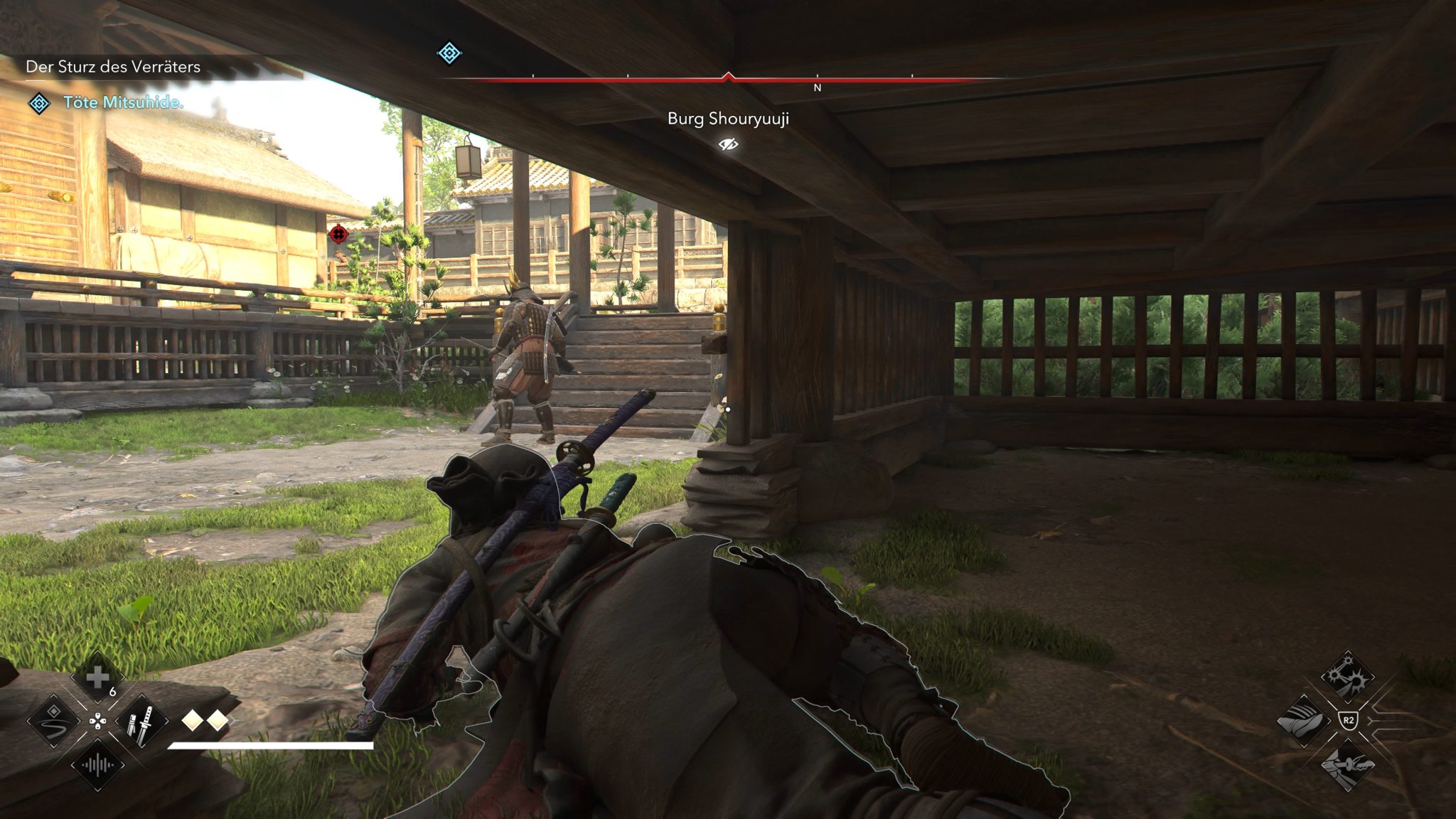
Task: Activate the spiked flail ability icon
Action: point(1347,676)
